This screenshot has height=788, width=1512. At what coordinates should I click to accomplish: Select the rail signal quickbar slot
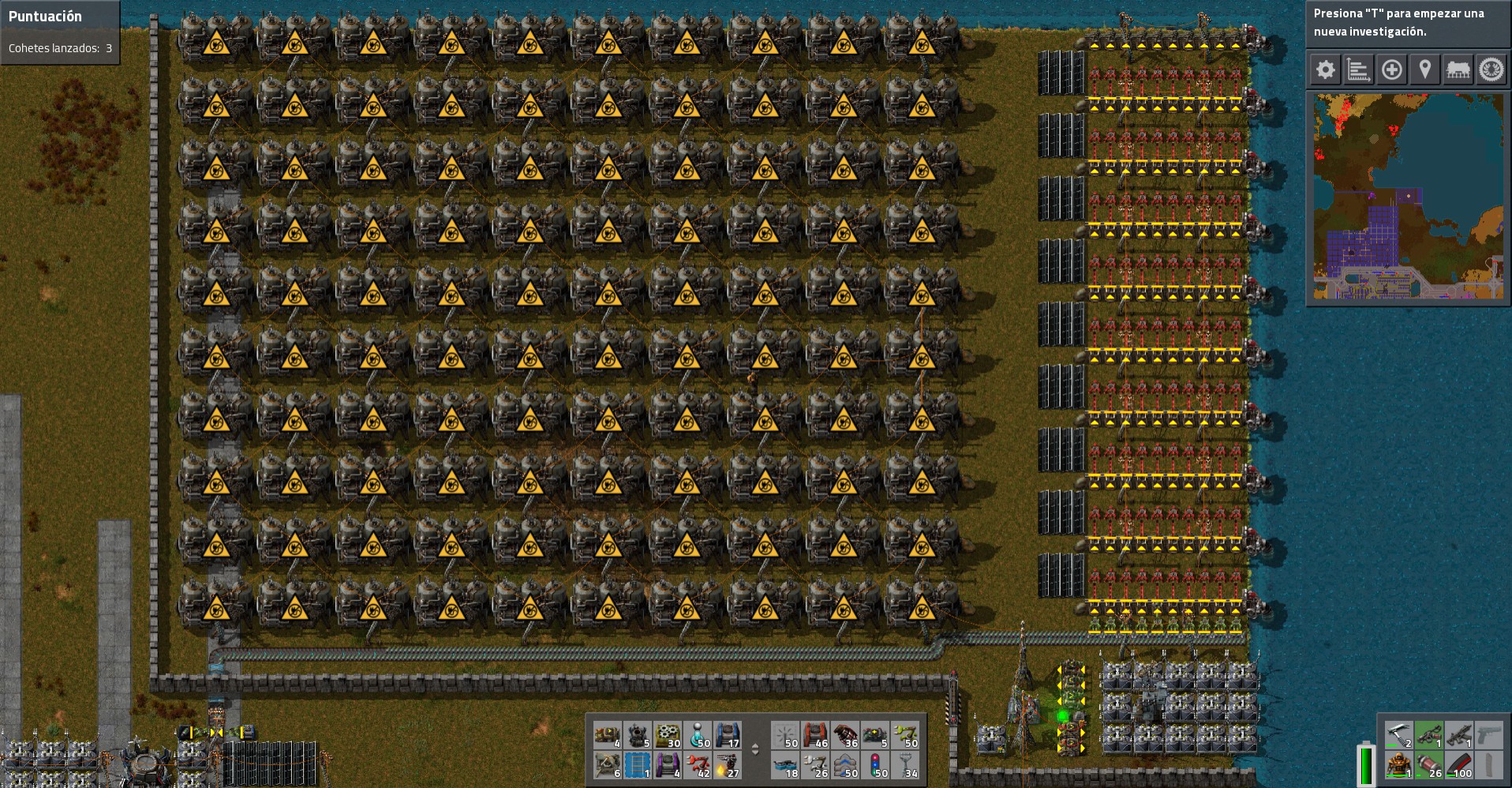click(874, 767)
